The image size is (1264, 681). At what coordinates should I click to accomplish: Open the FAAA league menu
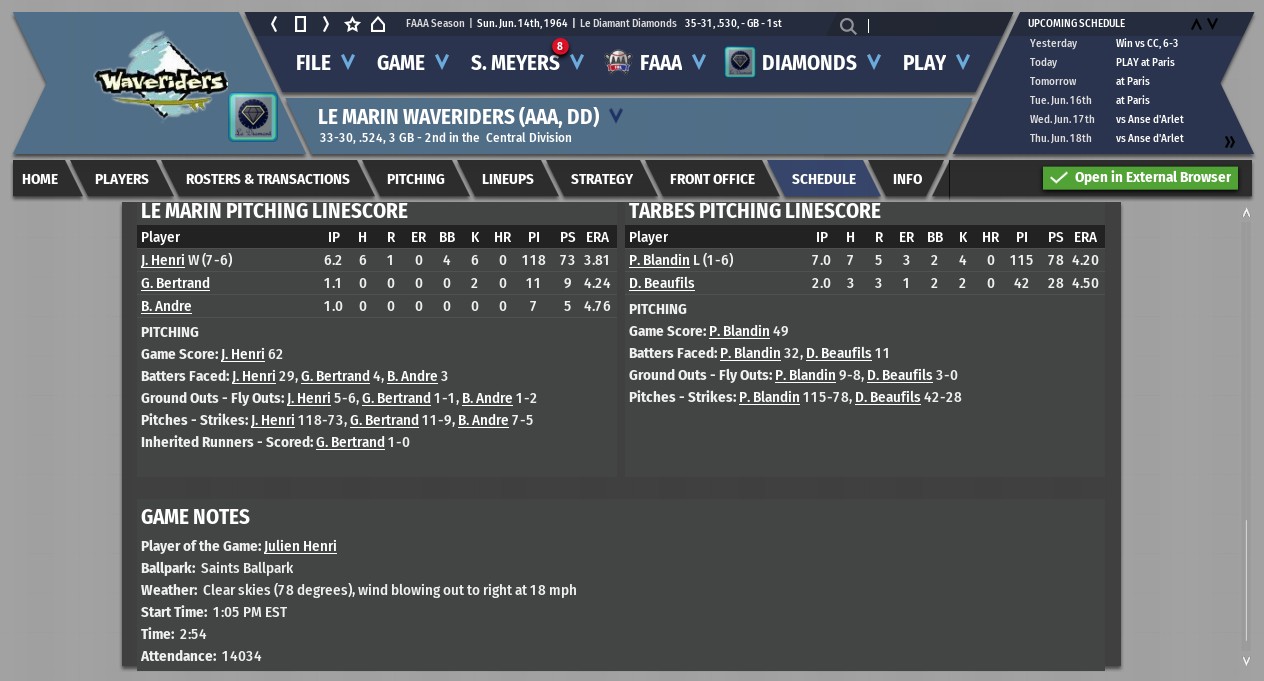point(660,63)
